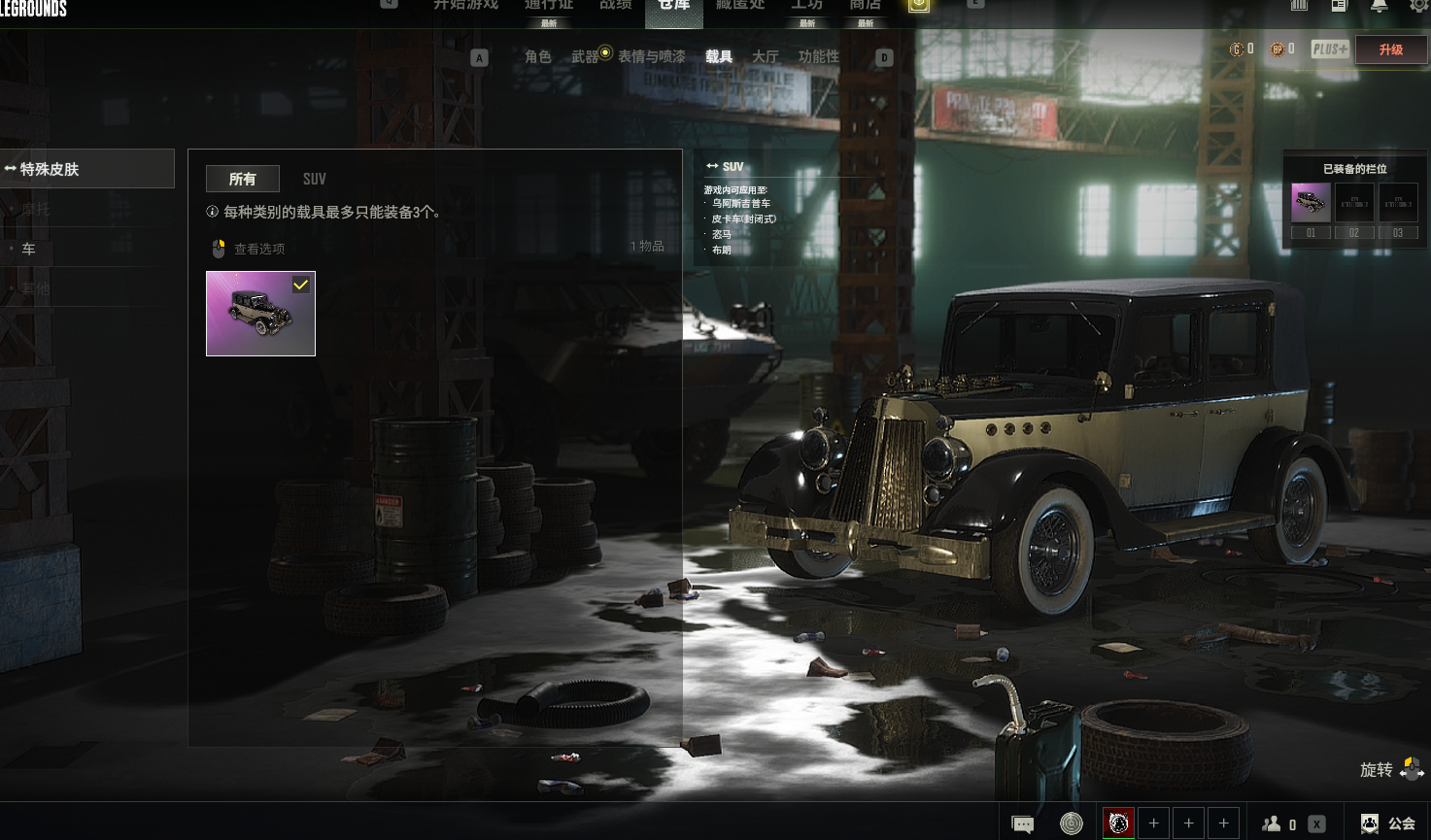
Task: Open the 通行证 (Pass) top menu
Action: tap(549, 6)
